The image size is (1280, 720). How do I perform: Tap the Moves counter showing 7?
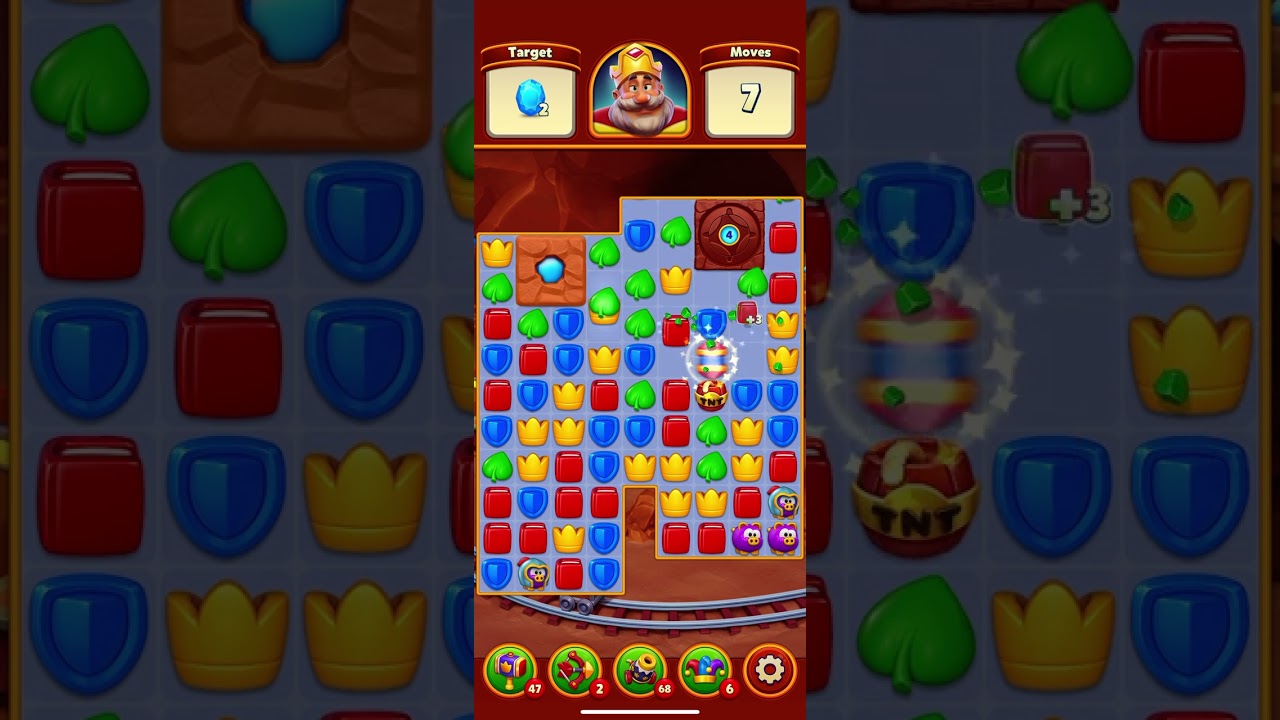[752, 97]
